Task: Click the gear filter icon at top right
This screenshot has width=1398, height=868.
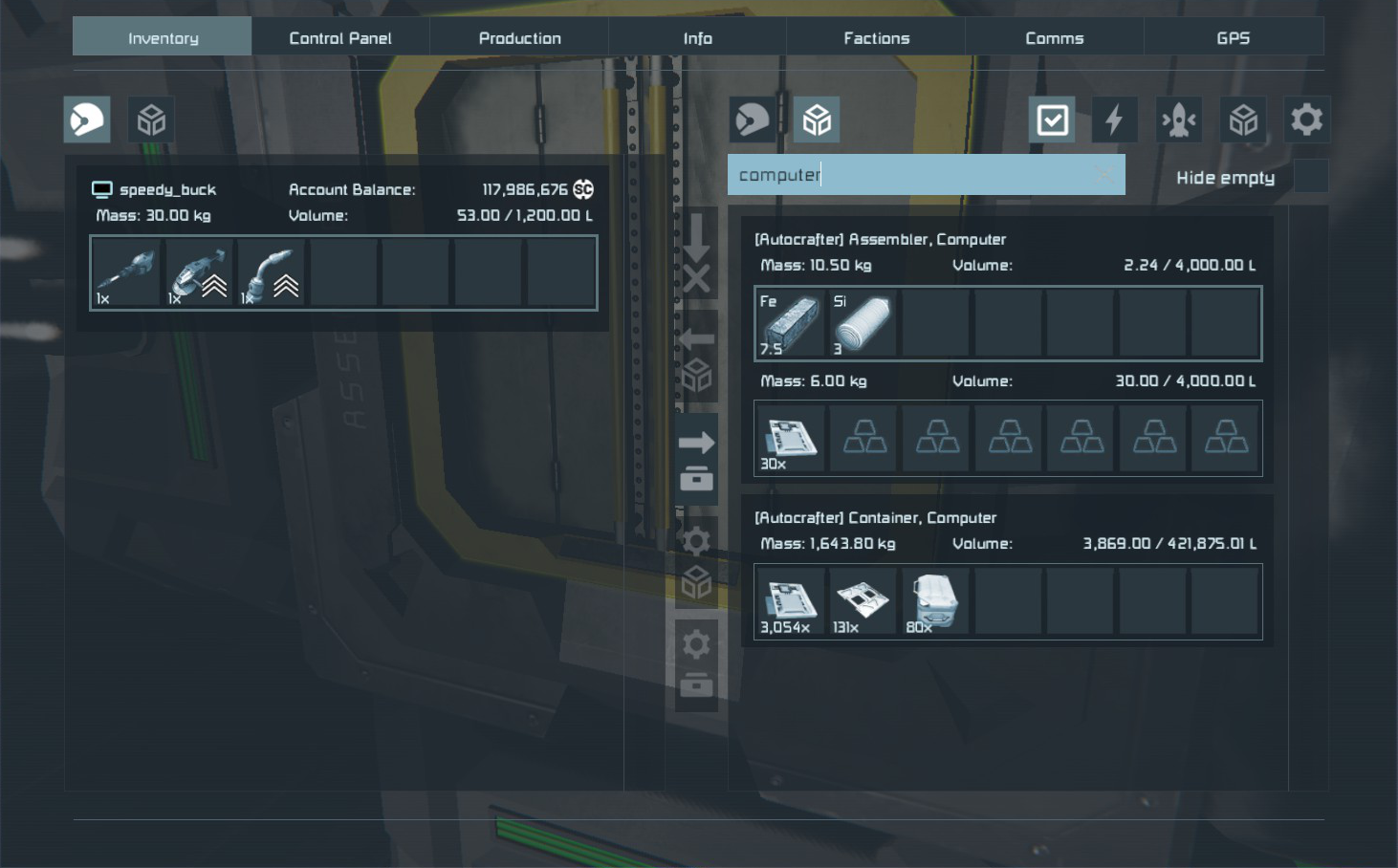Action: (x=1306, y=120)
